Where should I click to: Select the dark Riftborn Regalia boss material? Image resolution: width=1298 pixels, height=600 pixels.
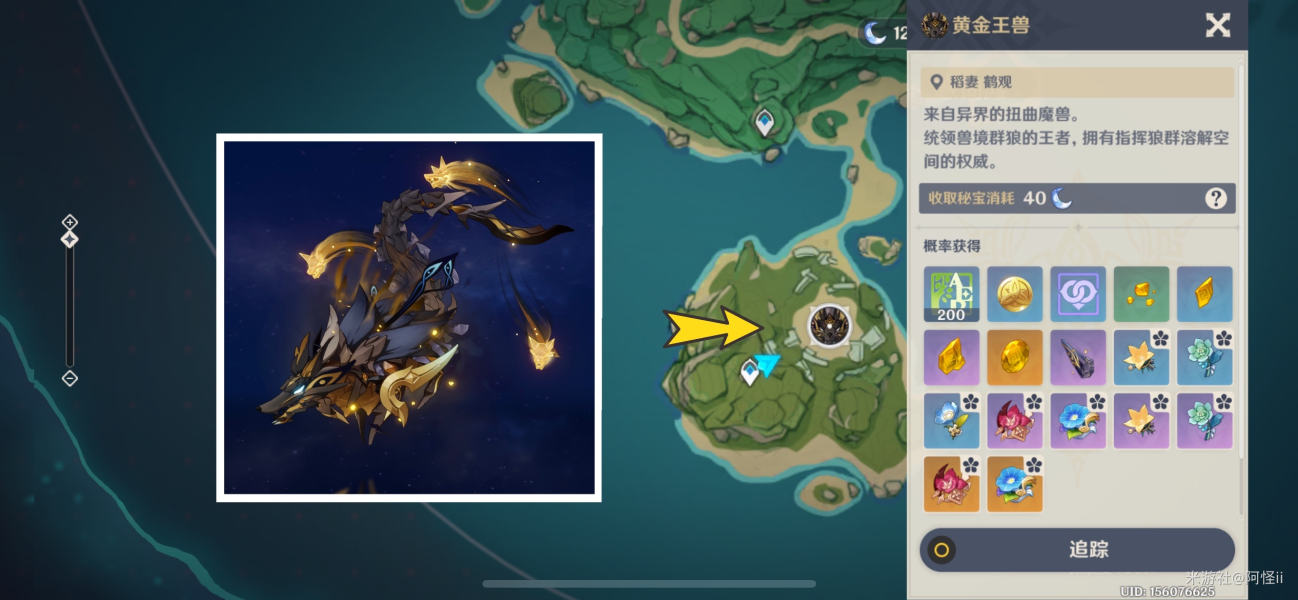(1078, 358)
